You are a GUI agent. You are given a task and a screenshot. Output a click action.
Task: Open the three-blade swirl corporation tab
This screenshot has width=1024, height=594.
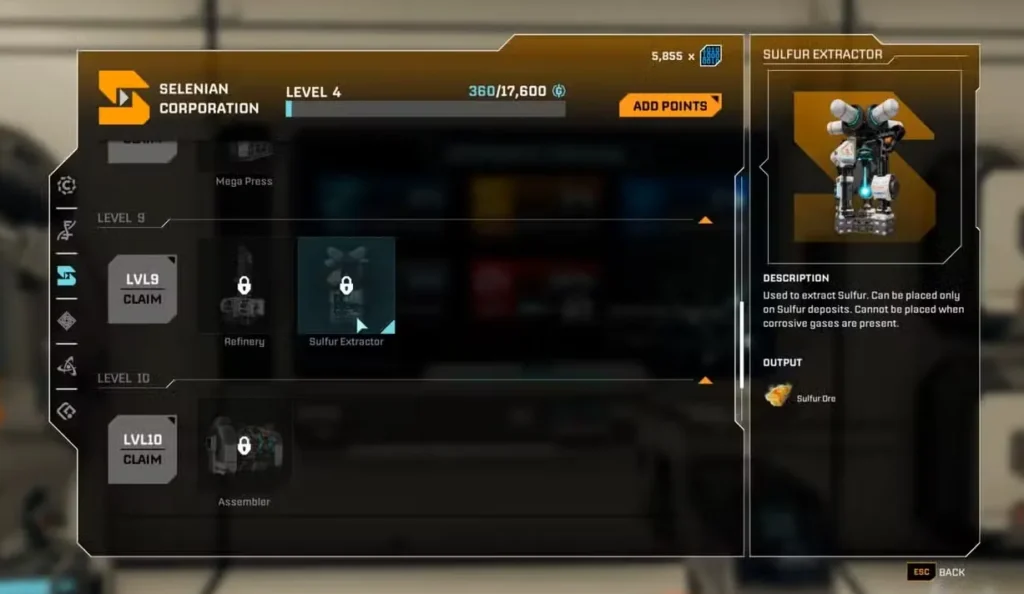pos(67,366)
